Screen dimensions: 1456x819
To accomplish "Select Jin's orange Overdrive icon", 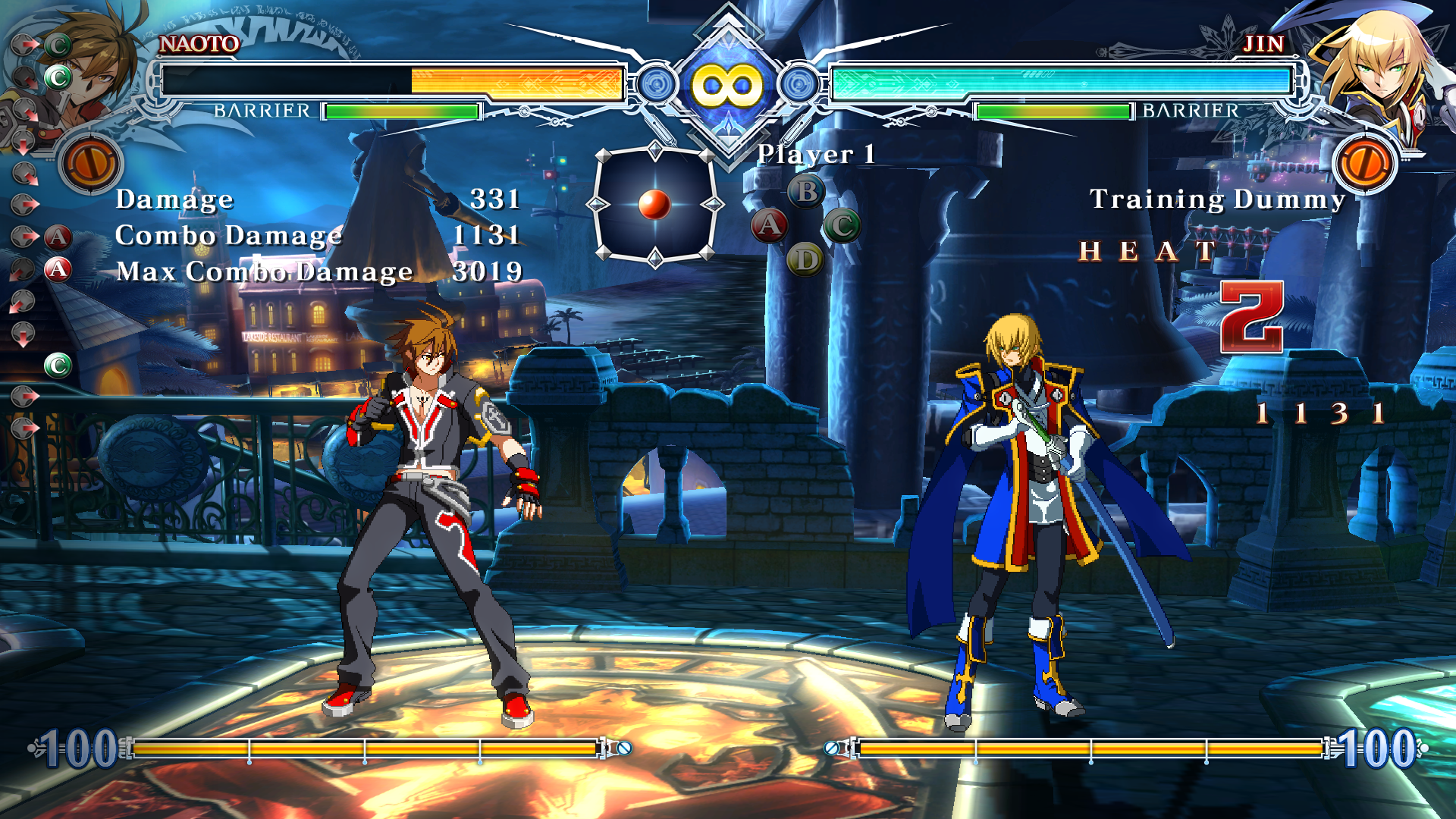I will (1365, 163).
